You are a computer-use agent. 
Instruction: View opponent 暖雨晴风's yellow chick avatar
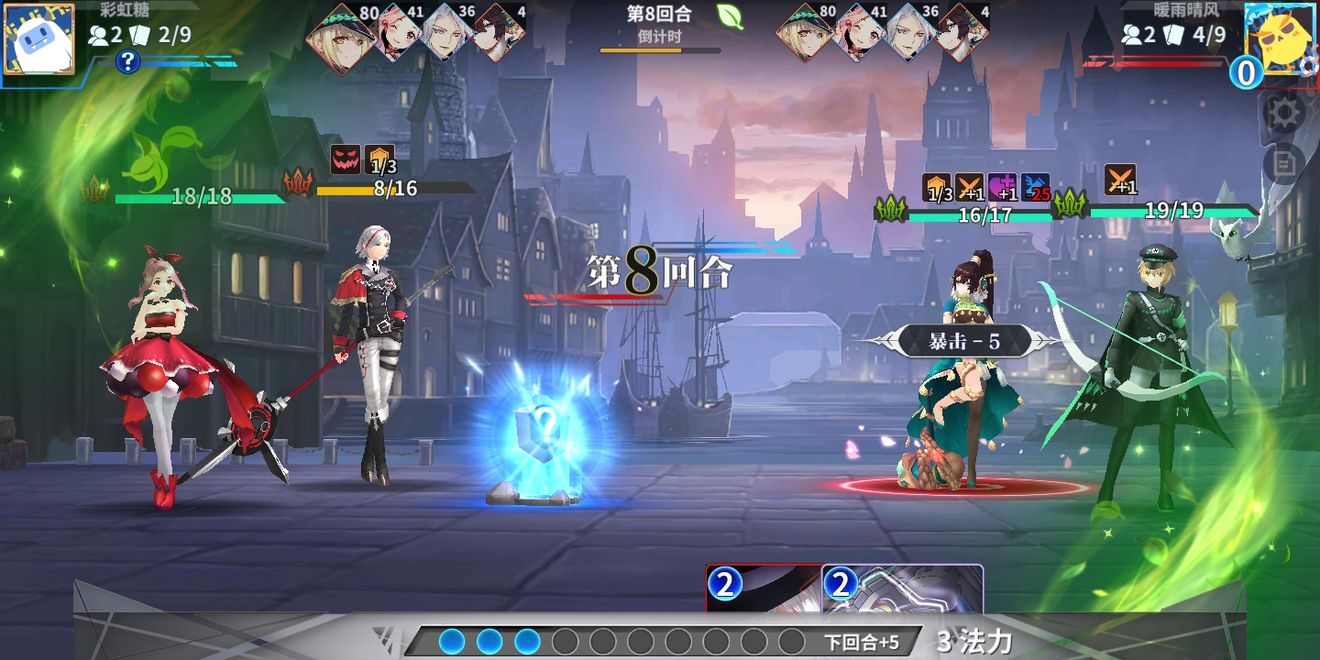tap(1280, 39)
